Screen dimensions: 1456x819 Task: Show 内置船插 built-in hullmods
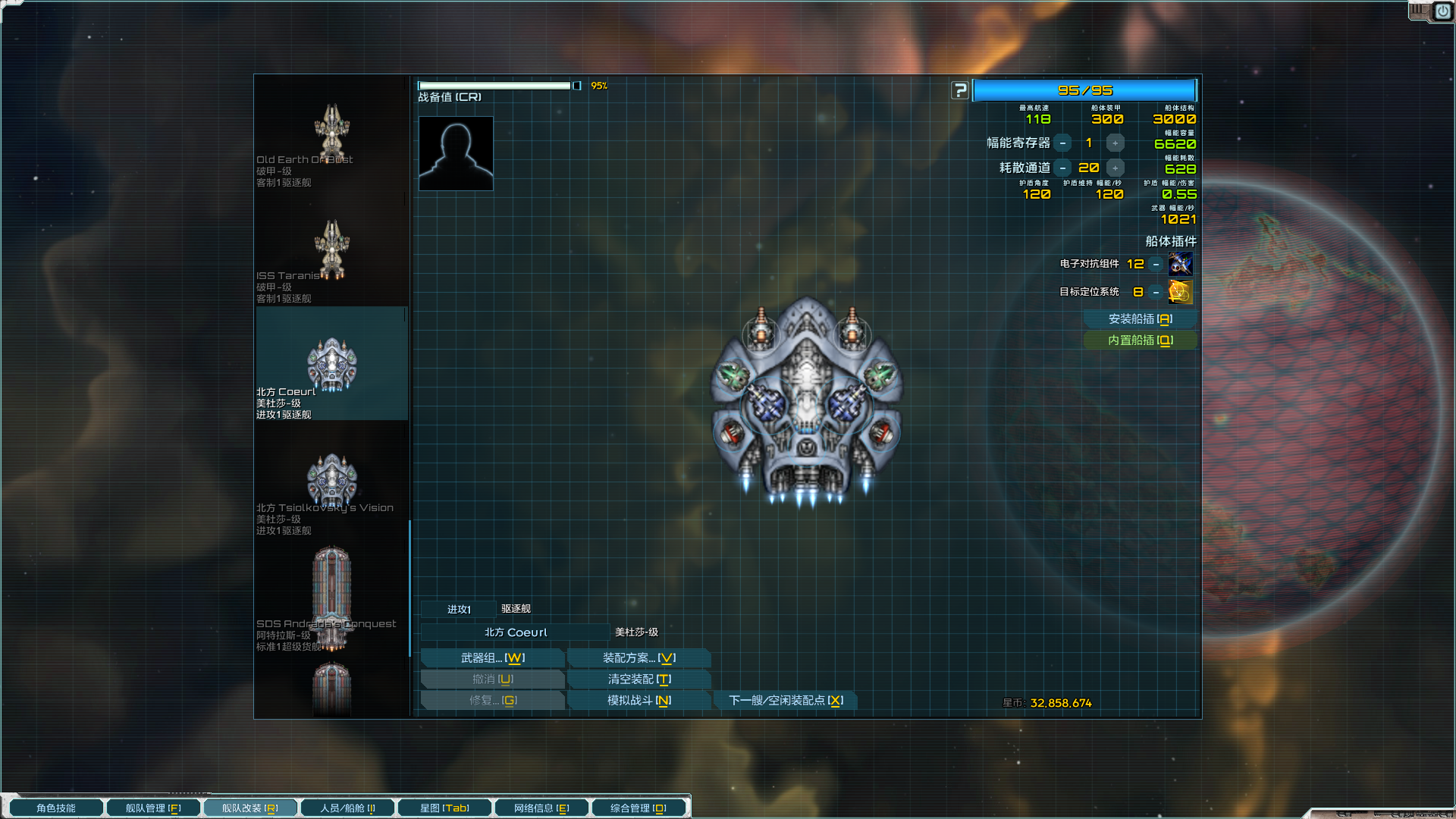pos(1140,340)
